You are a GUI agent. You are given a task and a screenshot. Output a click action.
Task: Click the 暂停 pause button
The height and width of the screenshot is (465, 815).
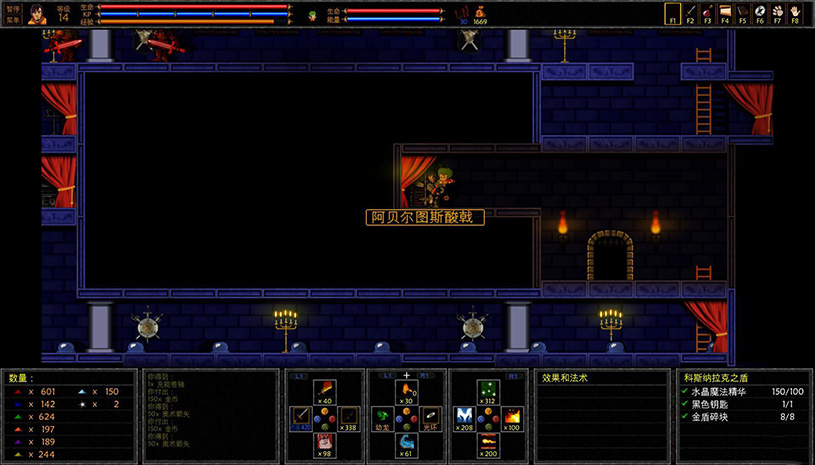[12, 8]
